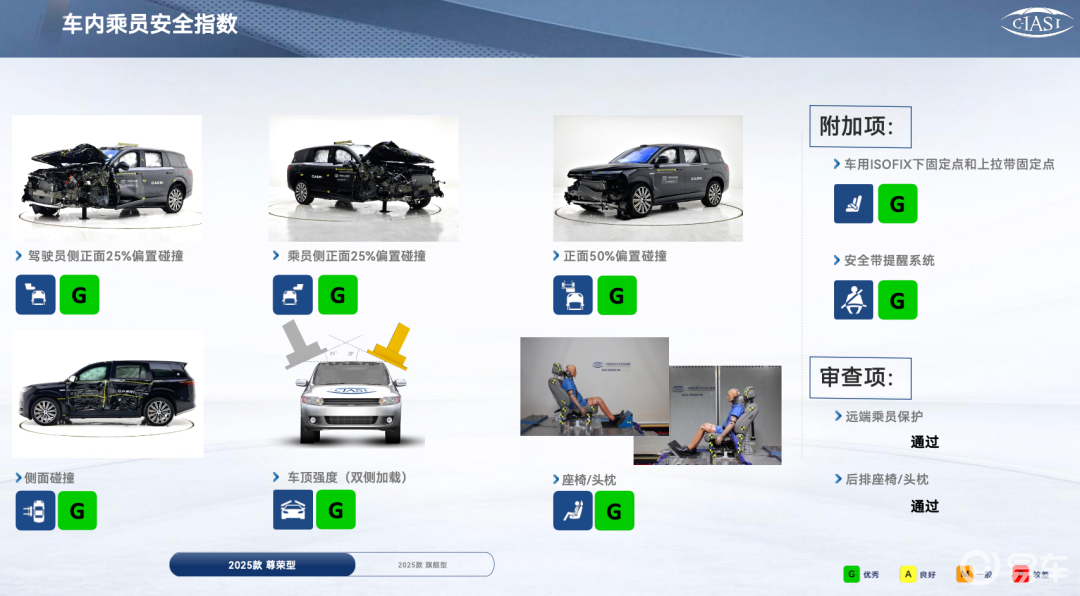View the 乘员侧正面25%偏置碰撞 crash photo

tap(363, 178)
